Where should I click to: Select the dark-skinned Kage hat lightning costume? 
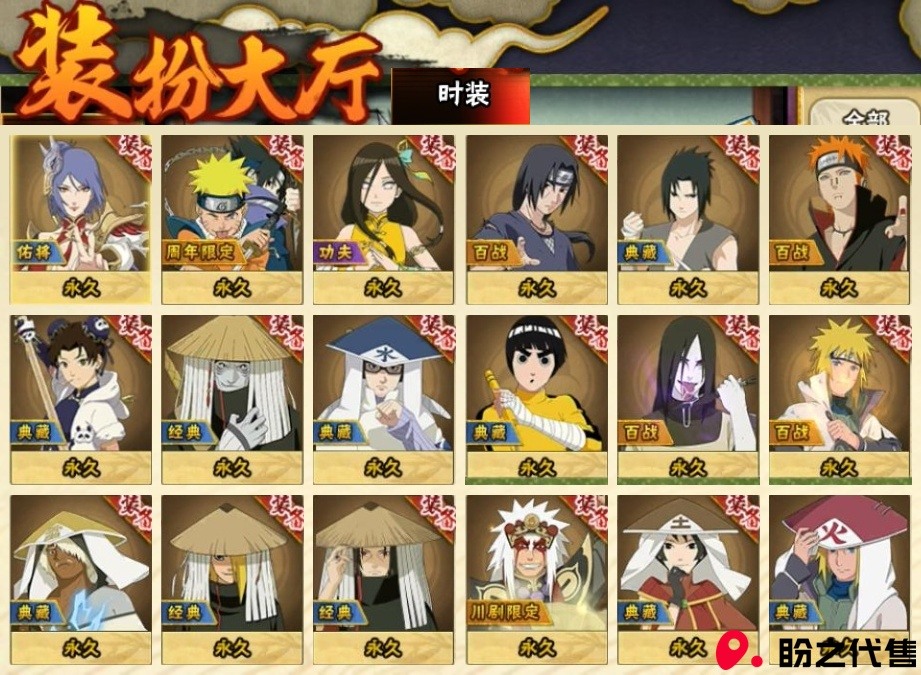click(81, 577)
